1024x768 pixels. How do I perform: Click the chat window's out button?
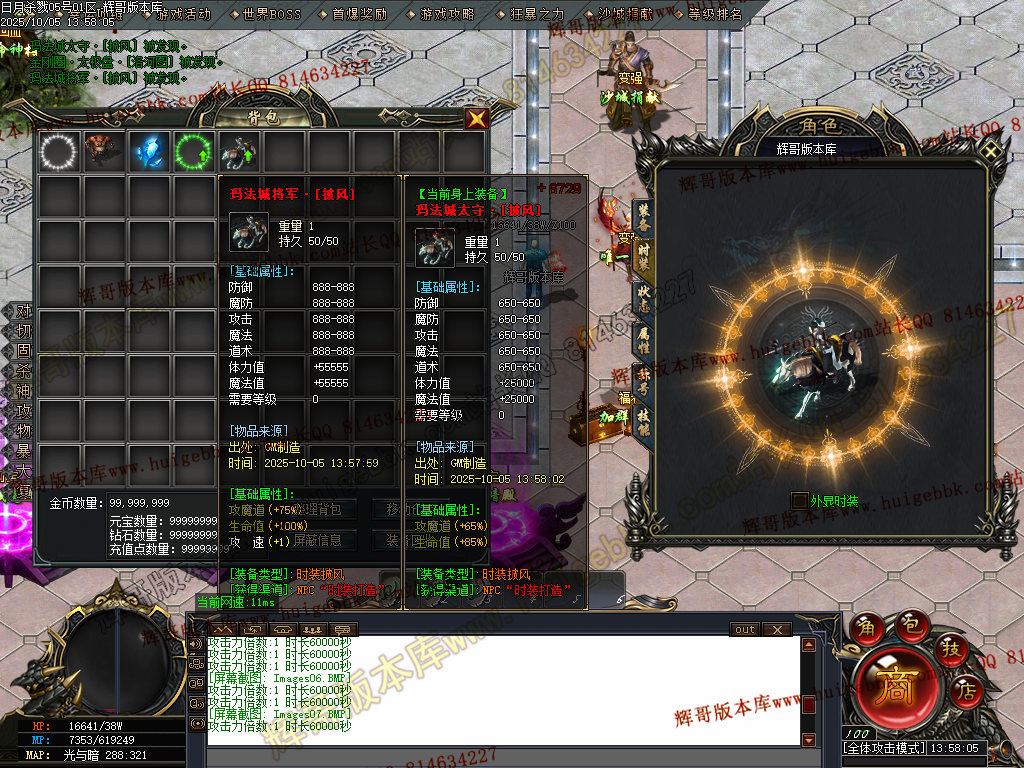[x=745, y=630]
